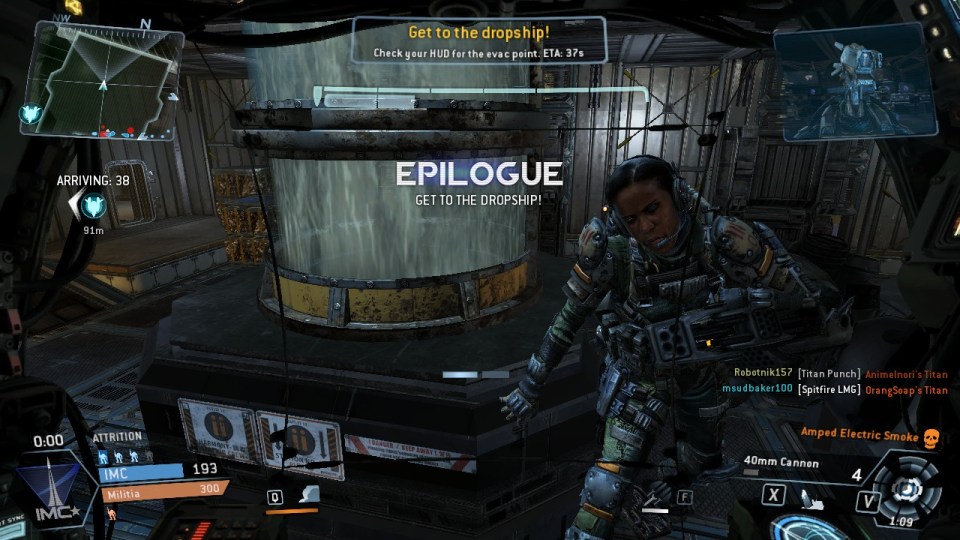
Task: Select the Amped Electric Smoke skull icon
Action: point(931,436)
